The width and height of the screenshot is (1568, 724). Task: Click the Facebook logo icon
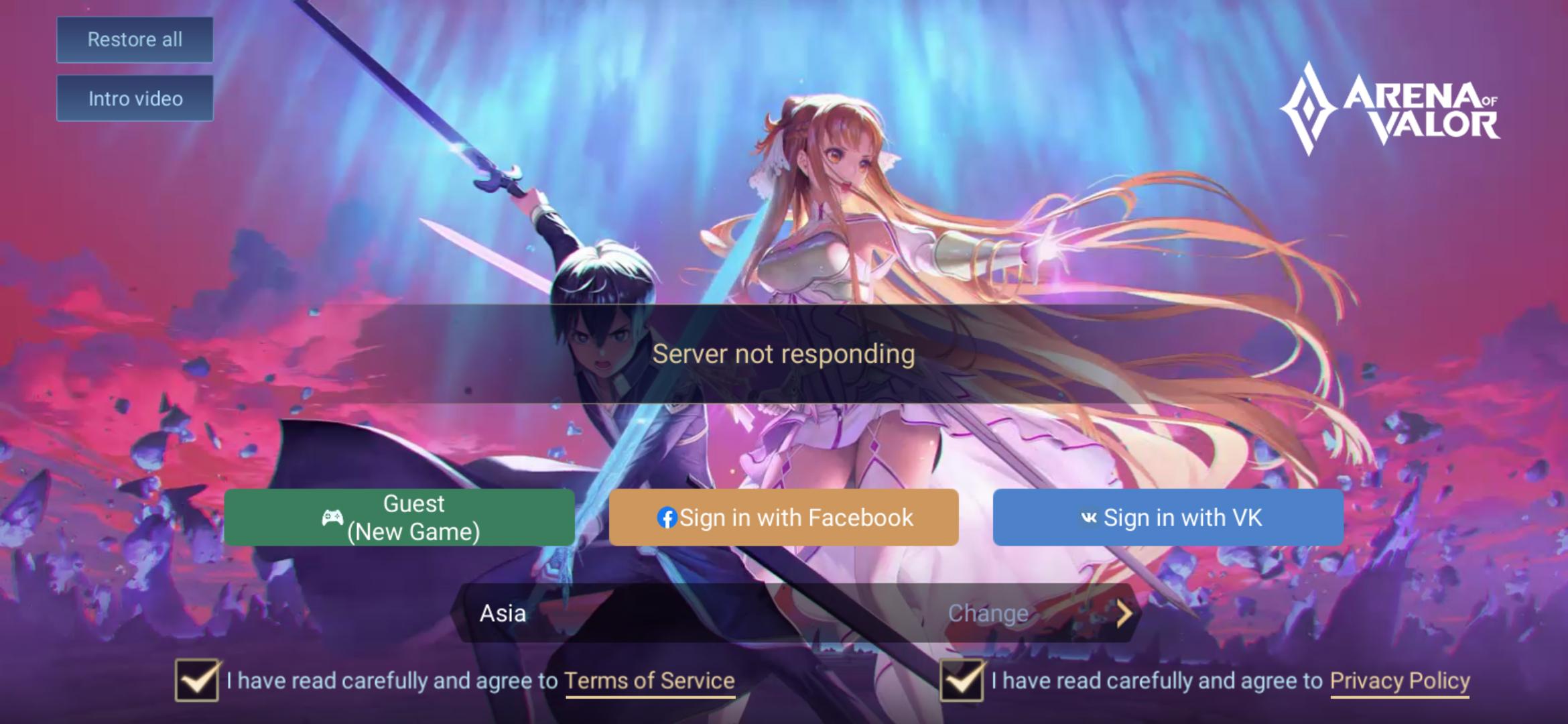(x=667, y=517)
